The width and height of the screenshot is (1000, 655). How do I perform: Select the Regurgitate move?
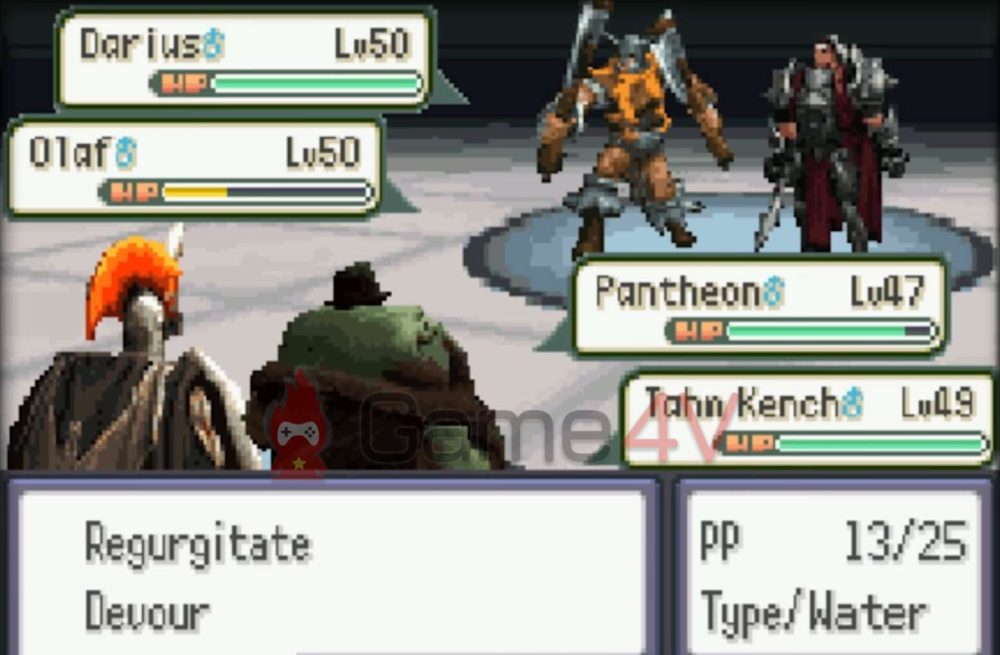click(198, 545)
